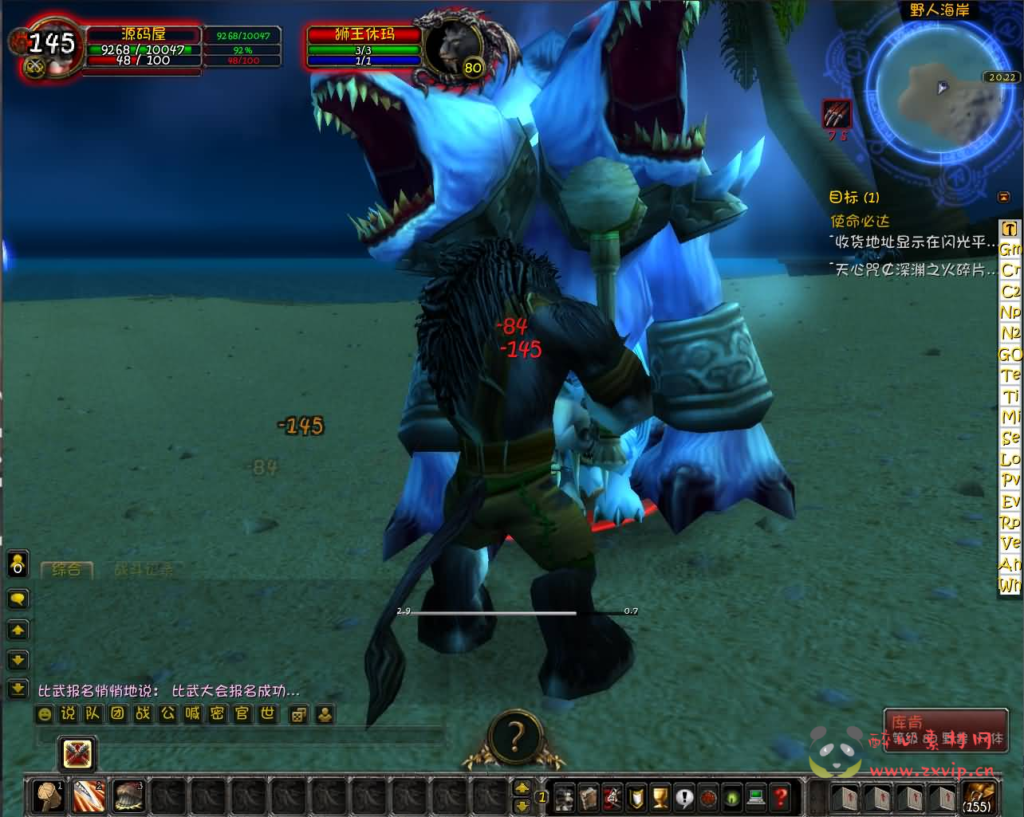Image resolution: width=1024 pixels, height=817 pixels.
Task: Collapse the 目标 objective tracker
Action: 1004,197
